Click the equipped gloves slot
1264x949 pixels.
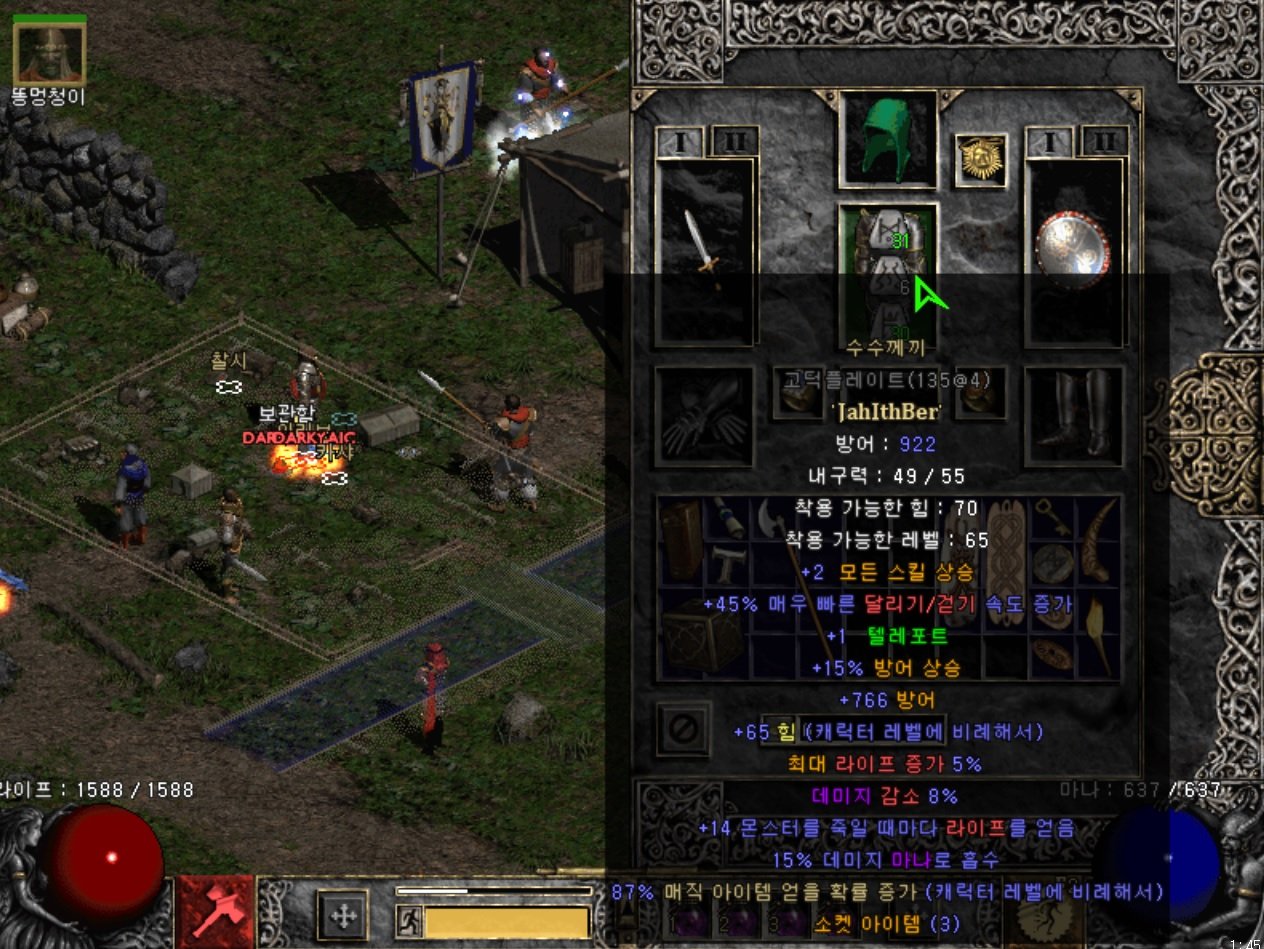[704, 416]
